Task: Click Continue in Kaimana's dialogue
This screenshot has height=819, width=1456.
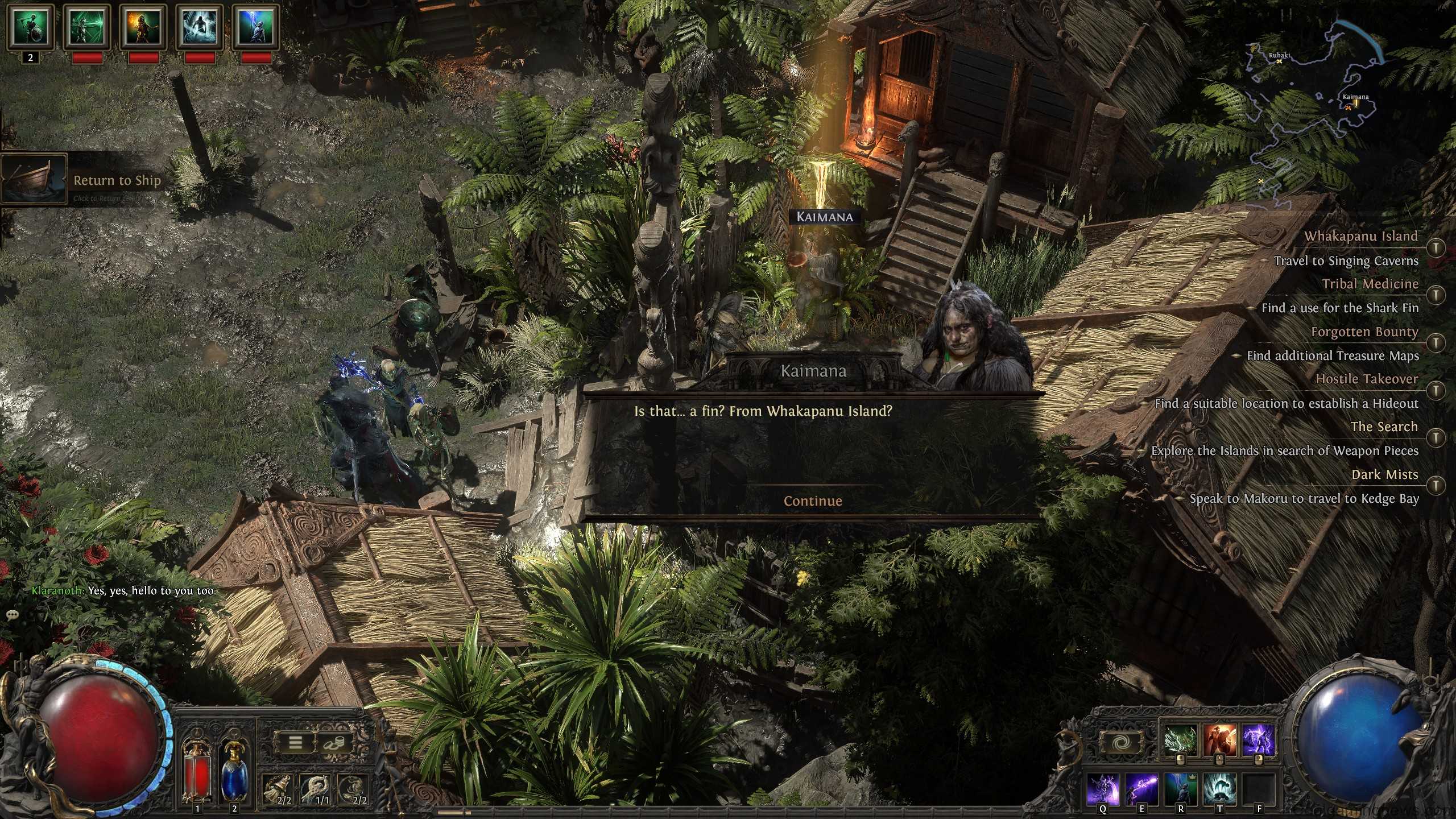Action: click(x=813, y=501)
